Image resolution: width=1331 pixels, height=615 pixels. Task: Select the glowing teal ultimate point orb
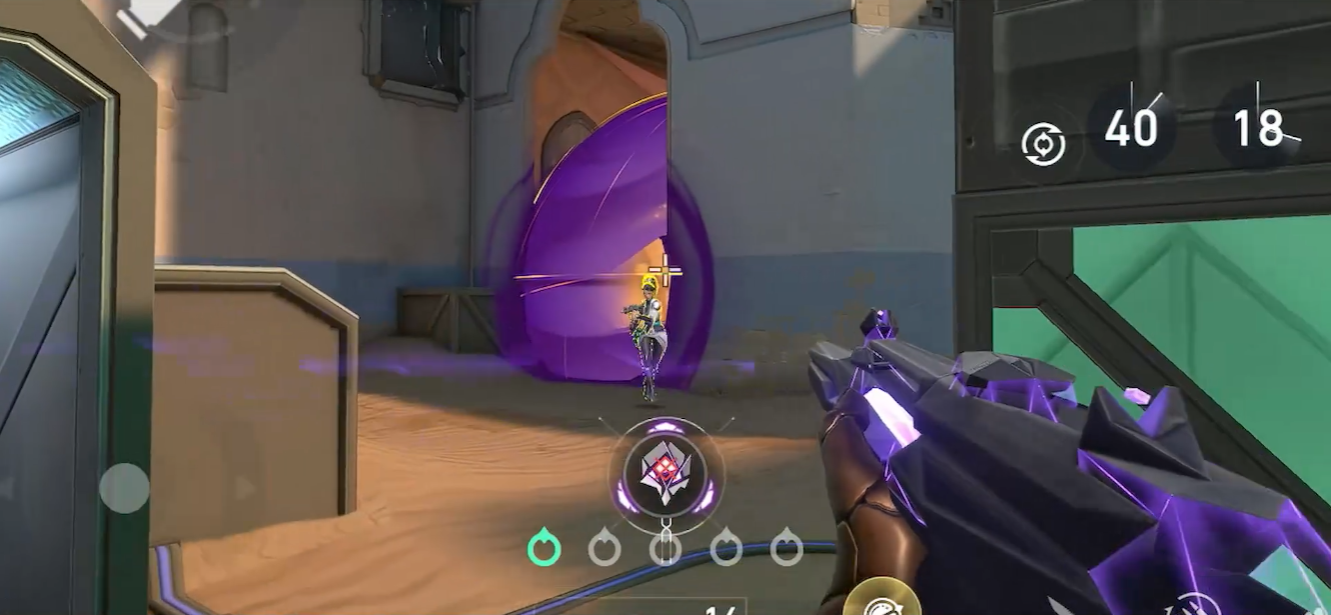click(544, 548)
